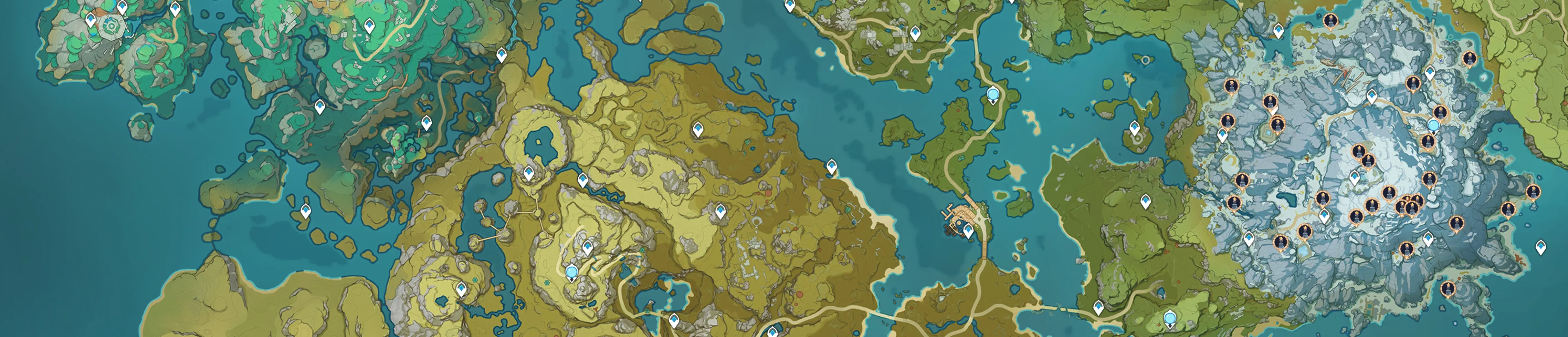Select the orange-ringed marker on the snowy peninsula tip
This screenshot has width=1568, height=337.
point(1533,192)
